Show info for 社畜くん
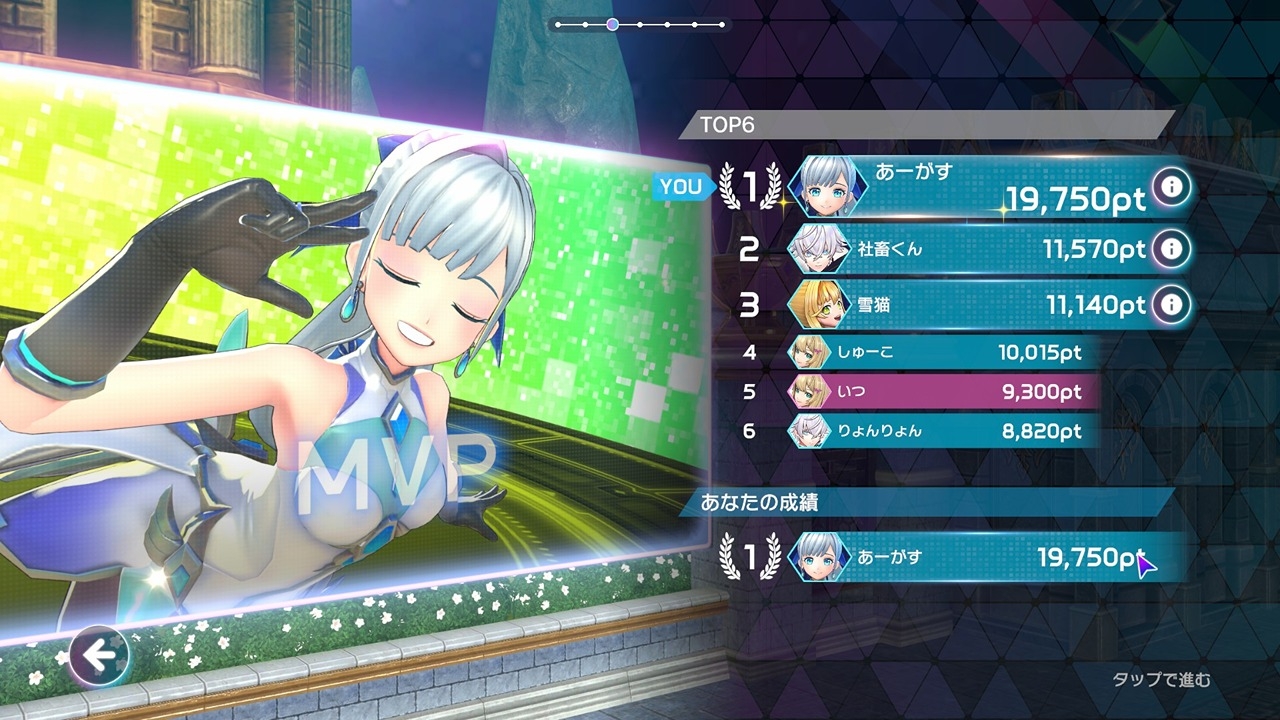Screen dimensions: 1280x720 tap(1171, 249)
